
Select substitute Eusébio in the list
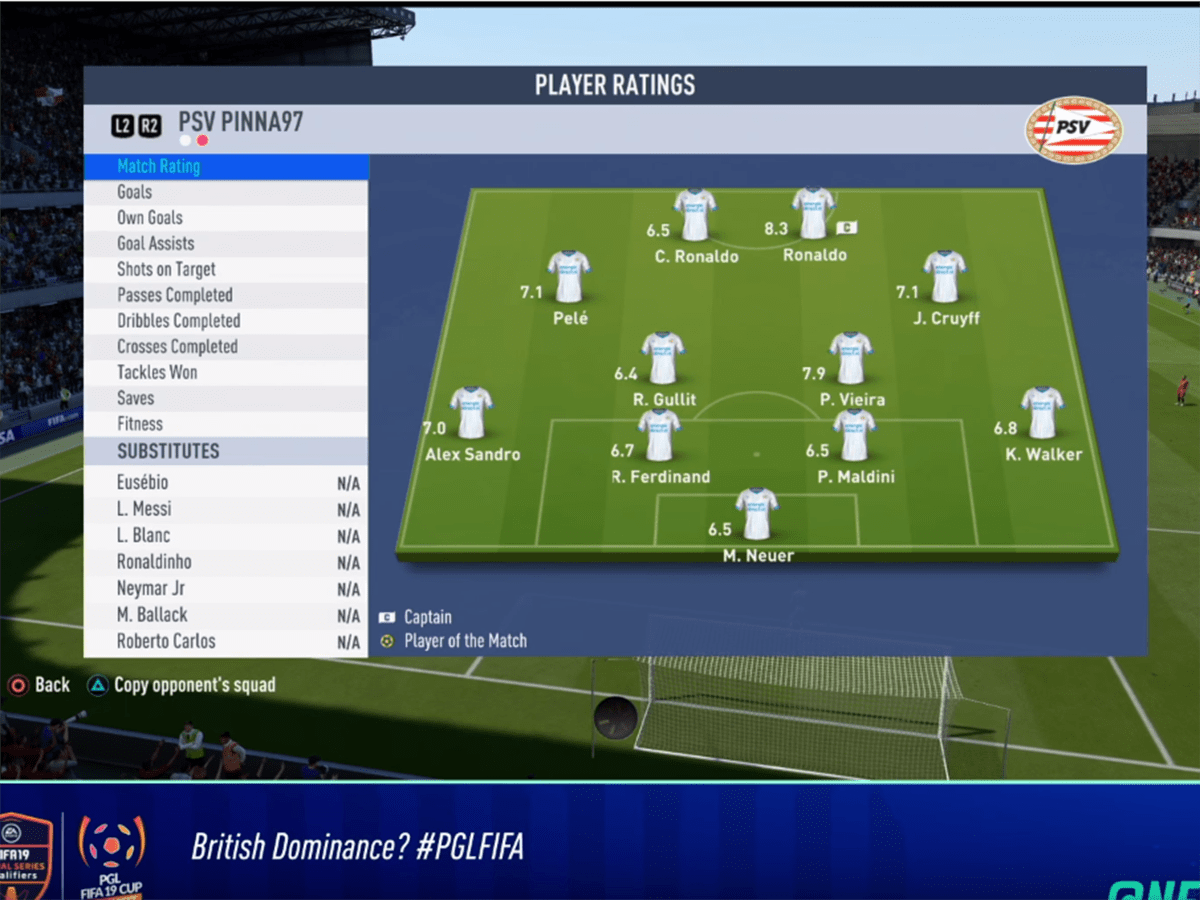point(226,483)
